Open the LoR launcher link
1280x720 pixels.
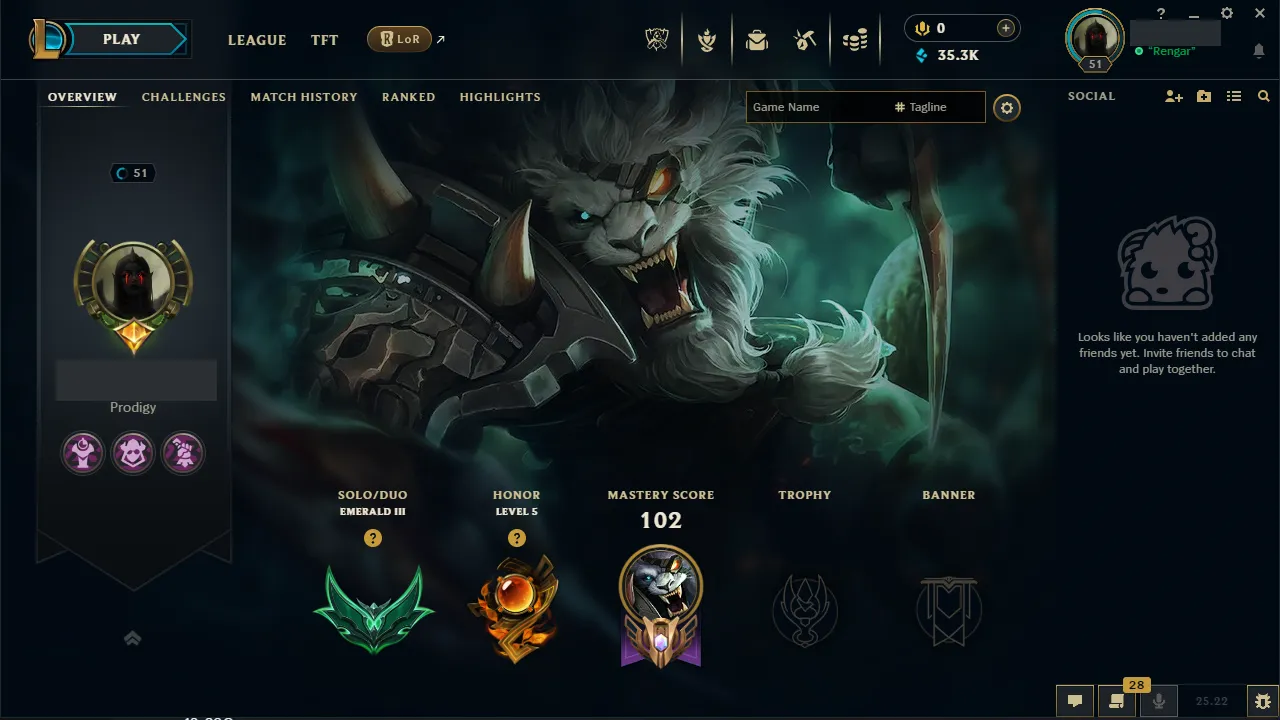click(x=400, y=39)
